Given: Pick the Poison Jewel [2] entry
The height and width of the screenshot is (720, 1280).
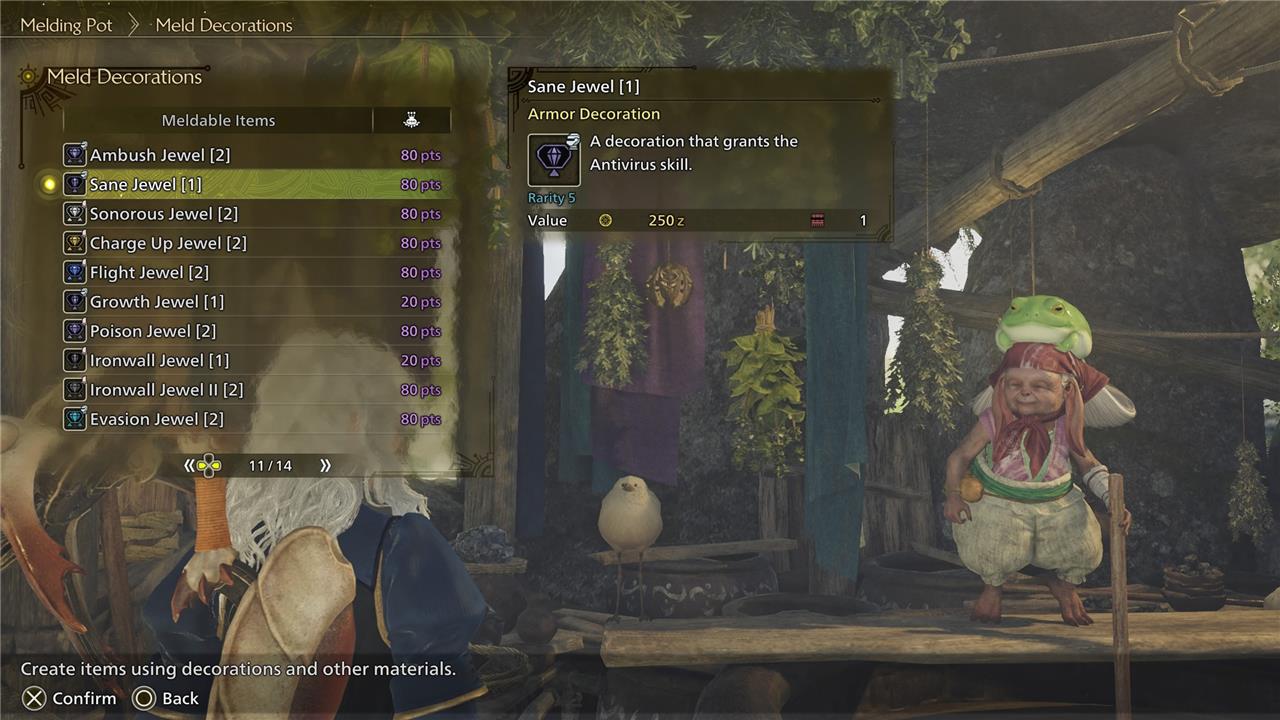Looking at the screenshot, I should (x=153, y=331).
